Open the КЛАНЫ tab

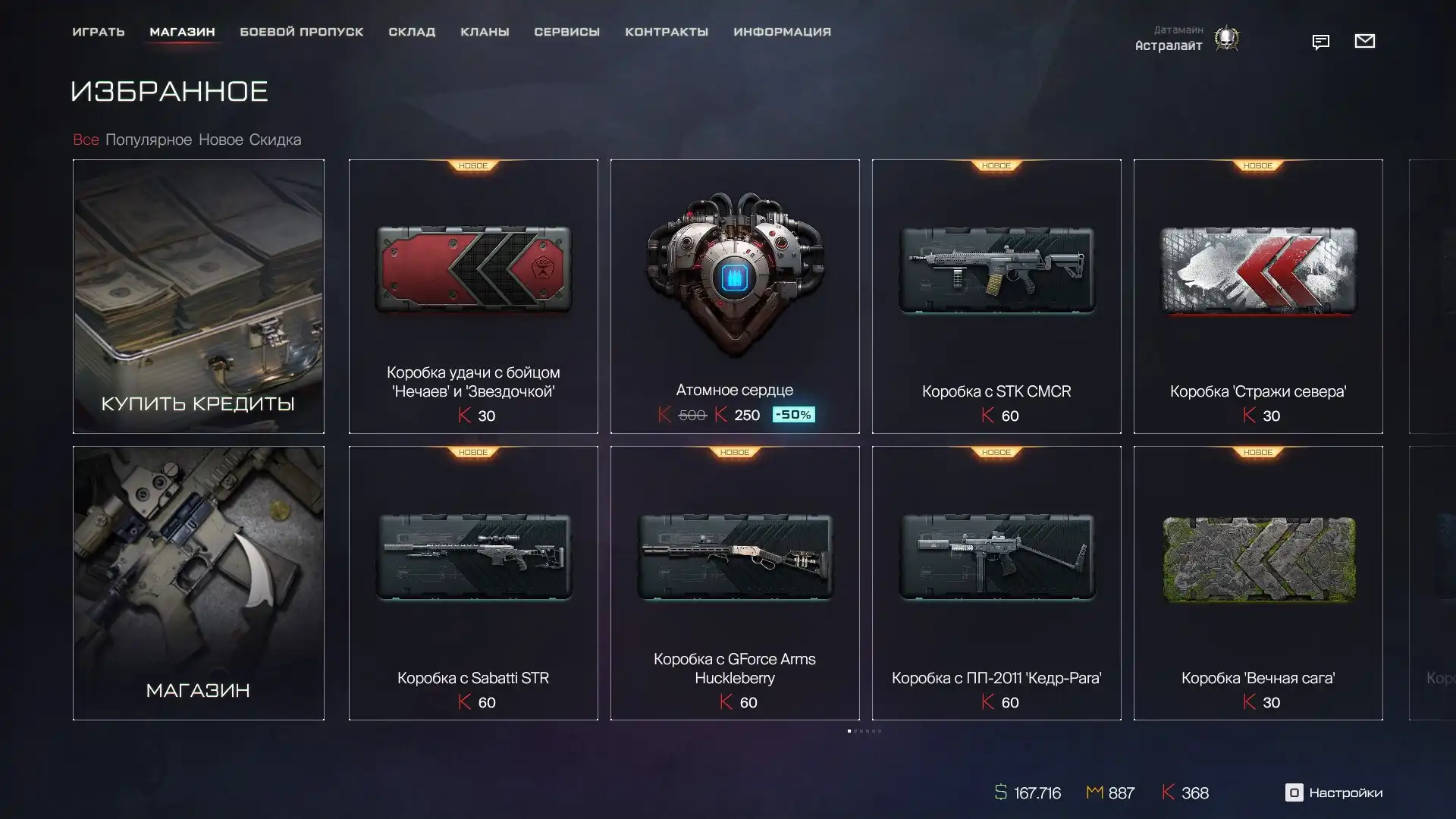pos(485,32)
